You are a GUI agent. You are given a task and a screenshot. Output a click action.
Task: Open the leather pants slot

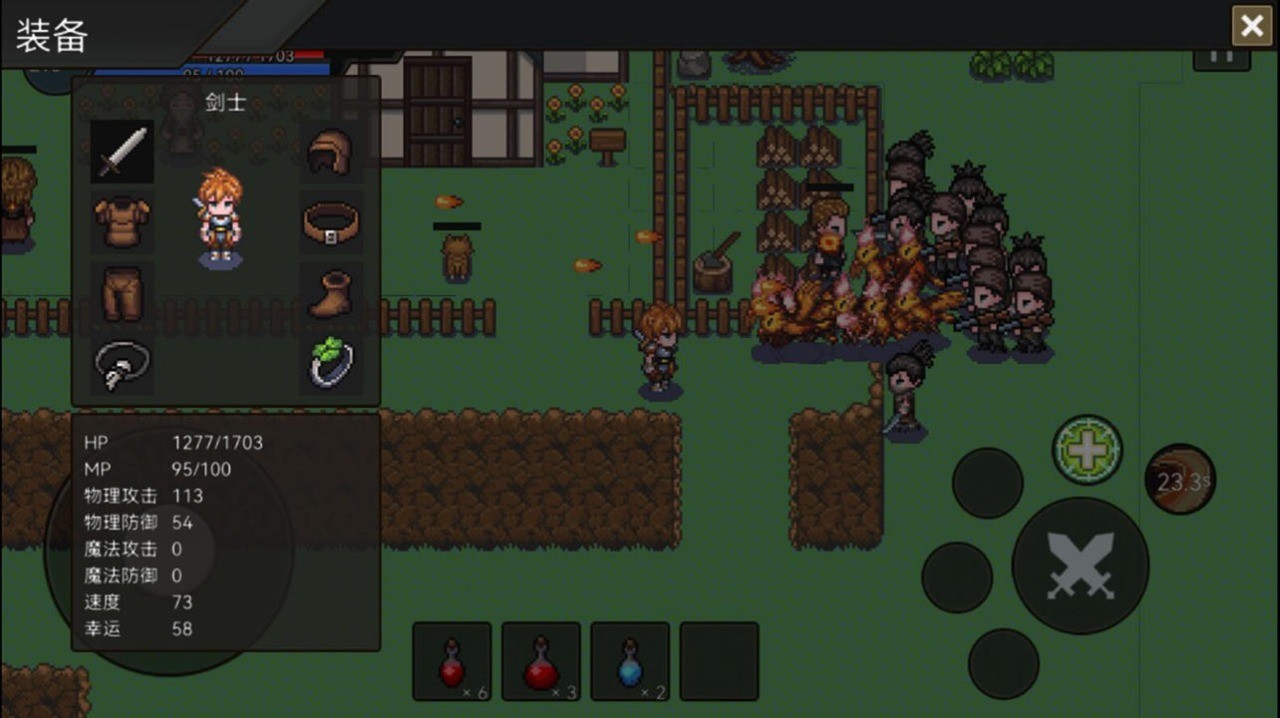(x=122, y=292)
